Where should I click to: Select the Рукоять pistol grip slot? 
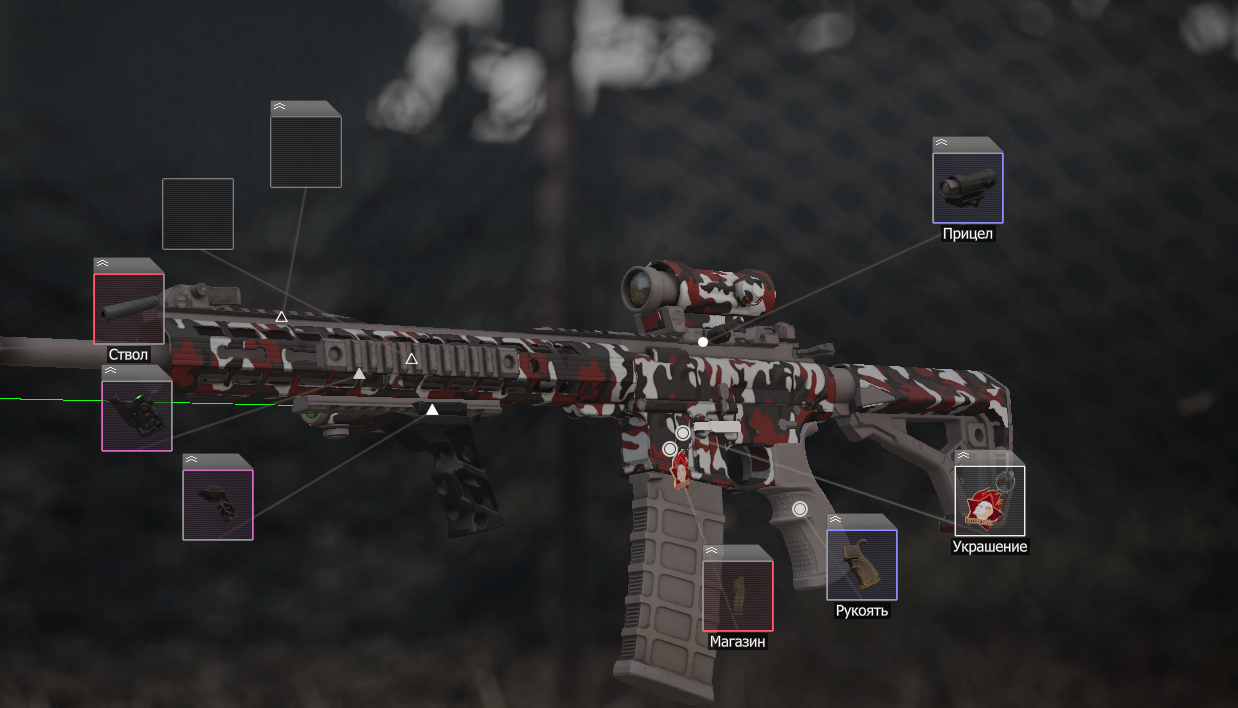pyautogui.click(x=862, y=565)
